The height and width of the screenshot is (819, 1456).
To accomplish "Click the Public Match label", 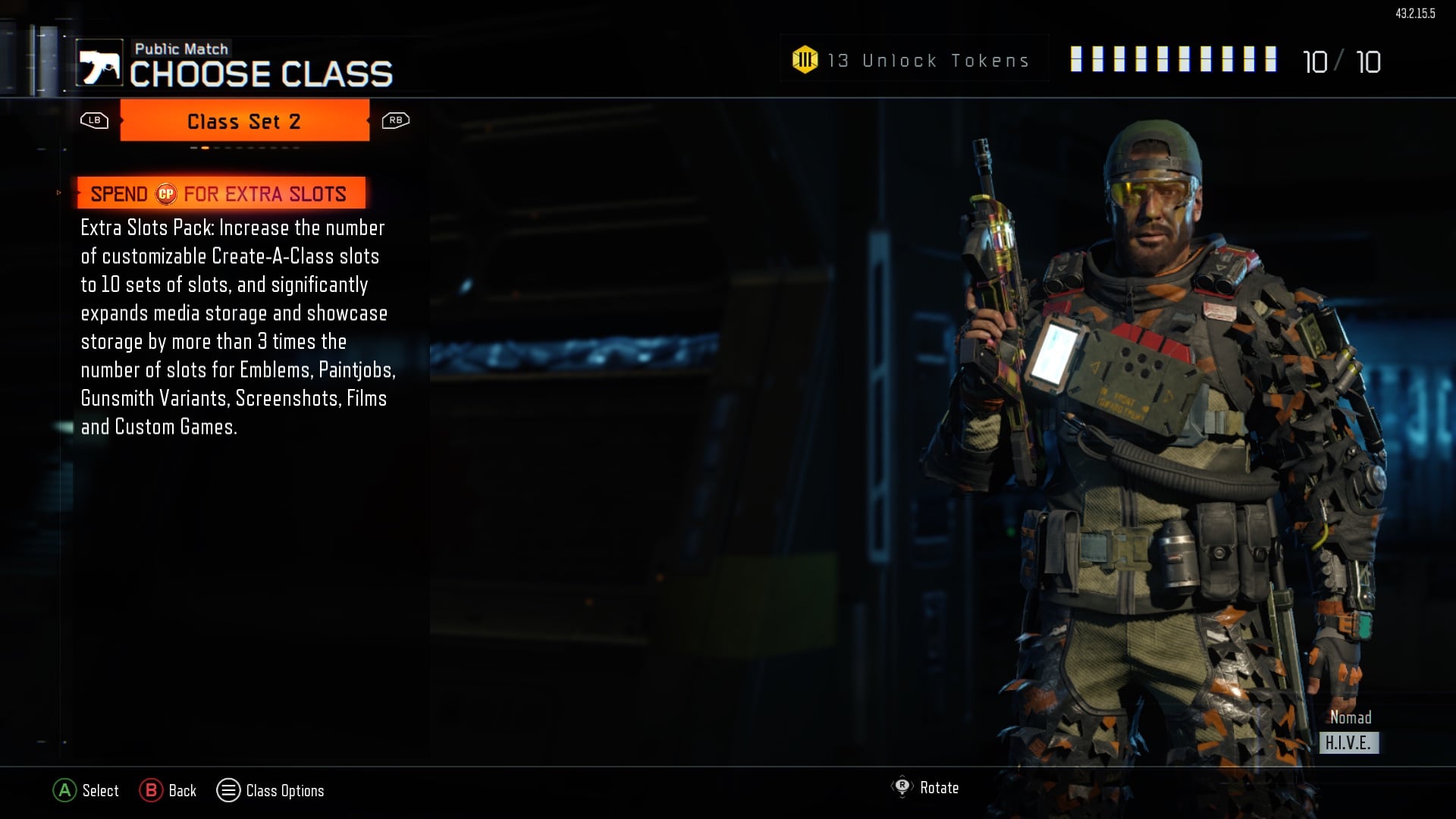I will tap(181, 48).
